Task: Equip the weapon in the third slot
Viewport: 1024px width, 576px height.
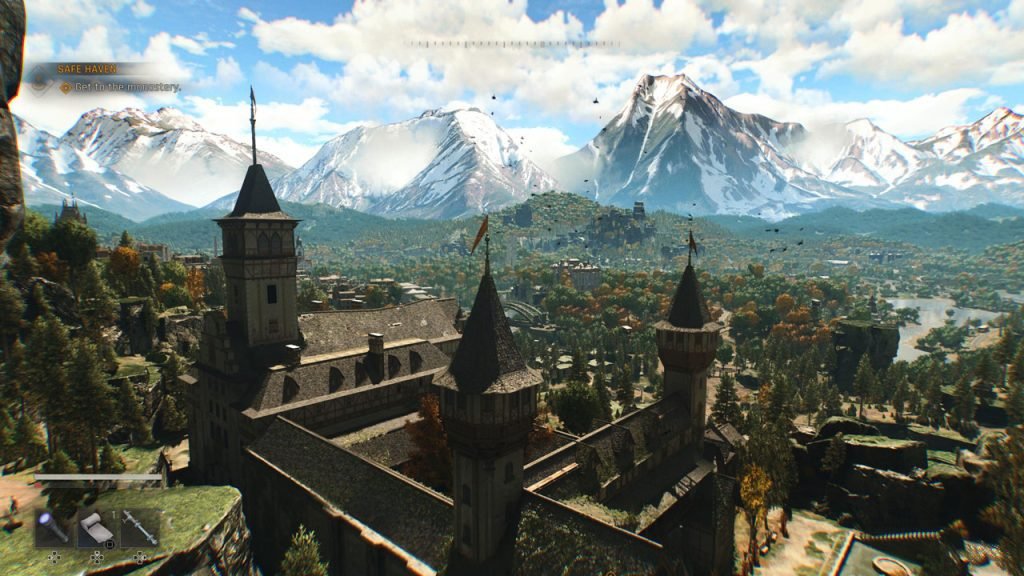Action: [x=140, y=527]
